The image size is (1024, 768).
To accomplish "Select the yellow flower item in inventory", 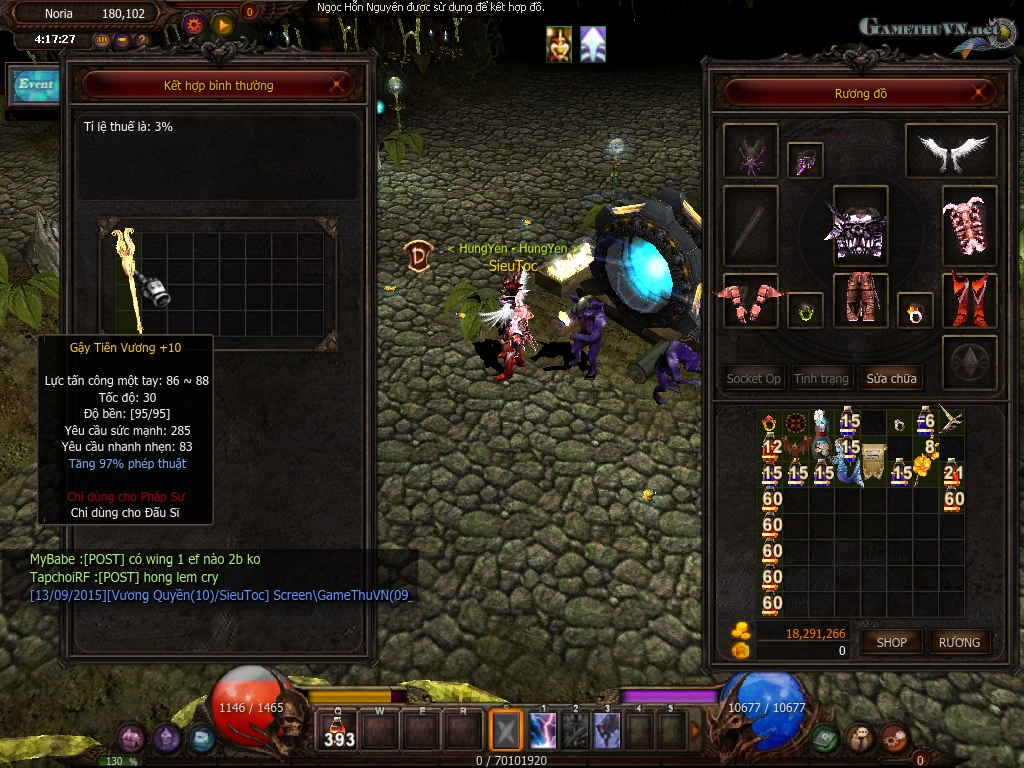I will [x=924, y=464].
